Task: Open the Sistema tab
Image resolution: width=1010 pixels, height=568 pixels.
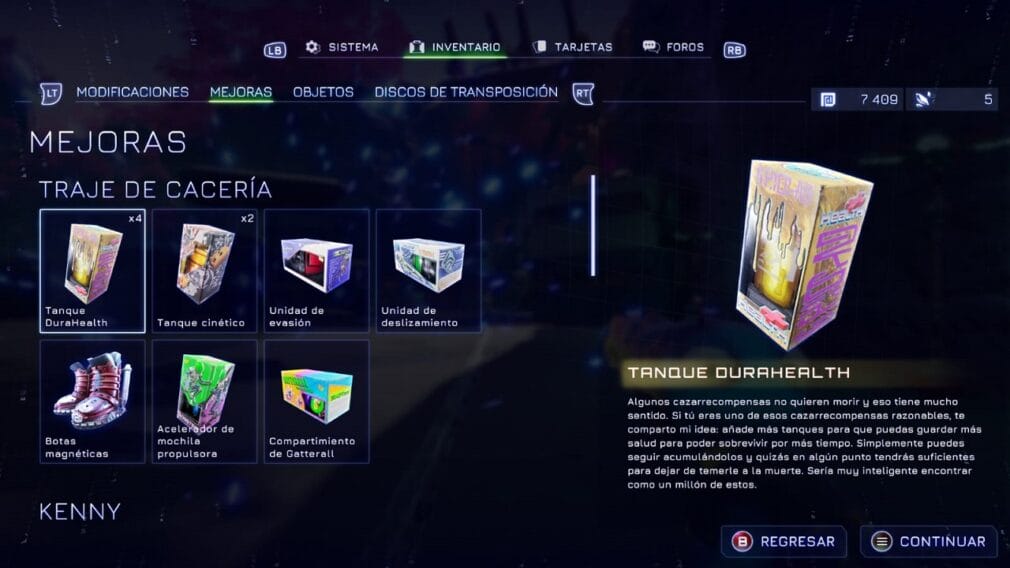Action: tap(342, 47)
